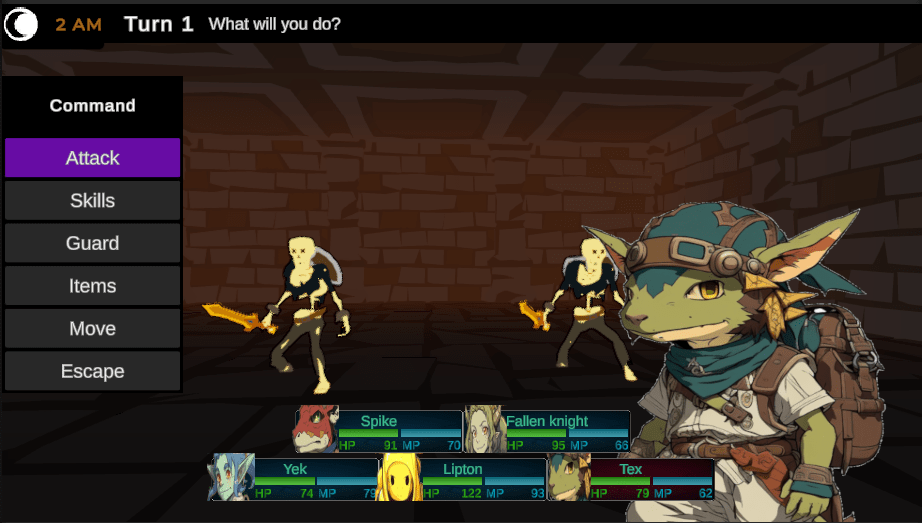Select the Fallen knight status panel
922x523 pixels.
pyautogui.click(x=547, y=431)
